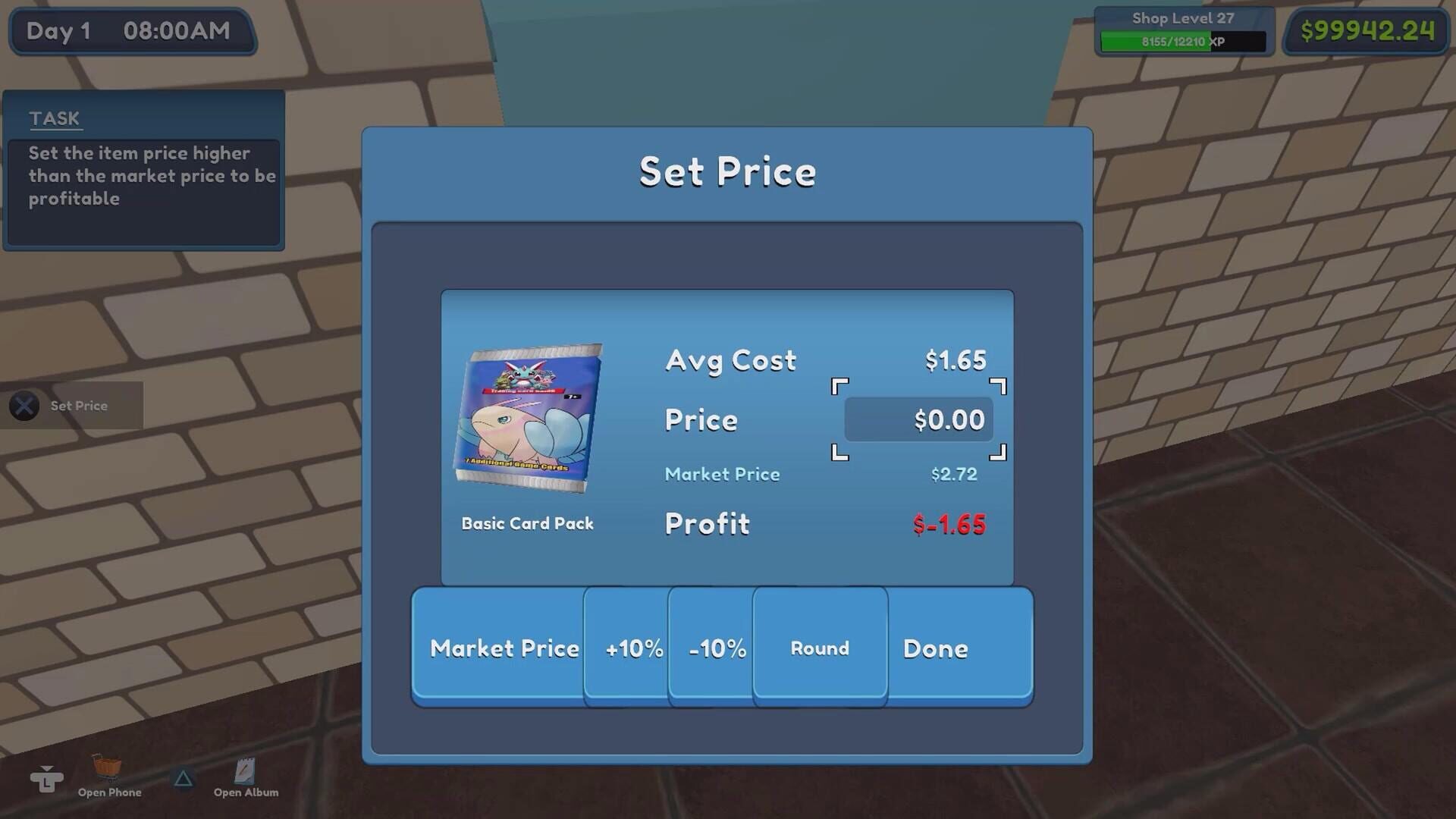The width and height of the screenshot is (1456, 819).
Task: Click the green money counter showing $99942.24
Action: [1365, 31]
